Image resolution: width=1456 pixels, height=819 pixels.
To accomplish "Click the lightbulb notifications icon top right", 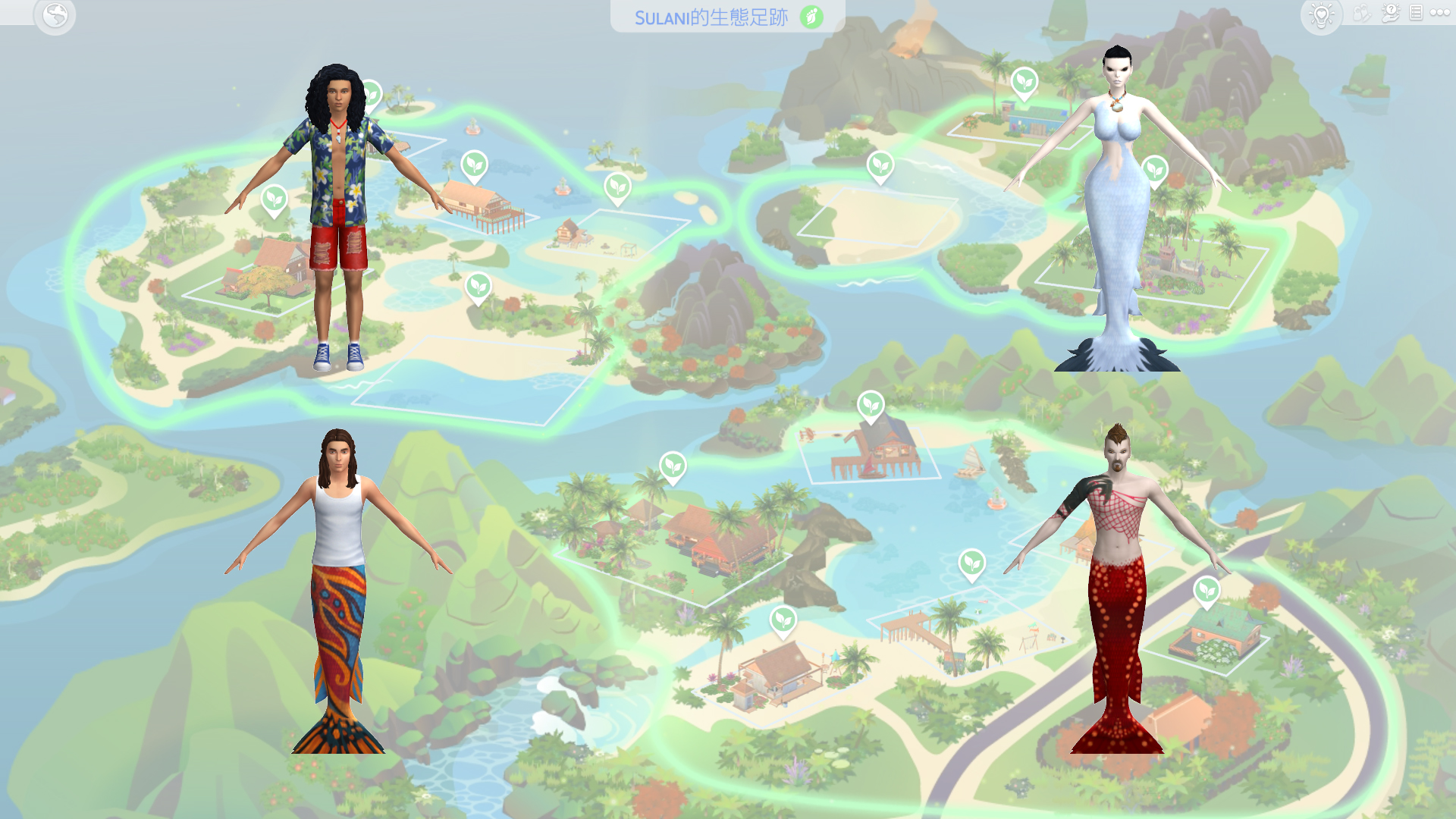I will coord(1321,14).
